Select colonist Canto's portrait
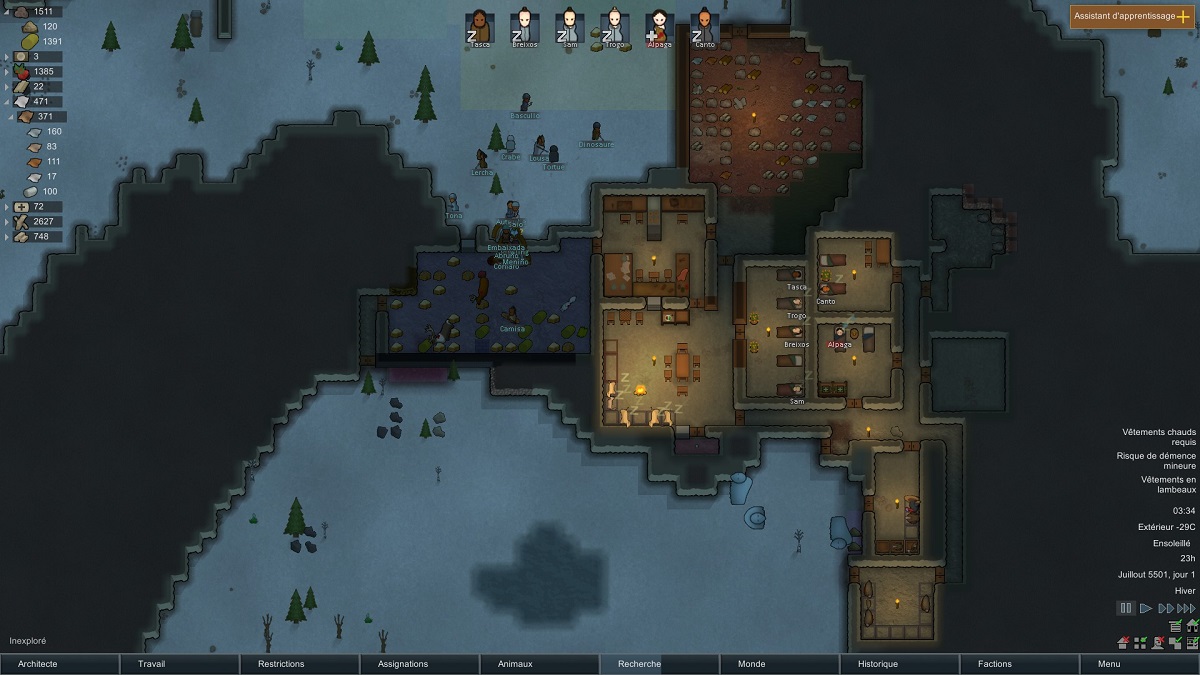This screenshot has height=675, width=1200. tap(705, 27)
